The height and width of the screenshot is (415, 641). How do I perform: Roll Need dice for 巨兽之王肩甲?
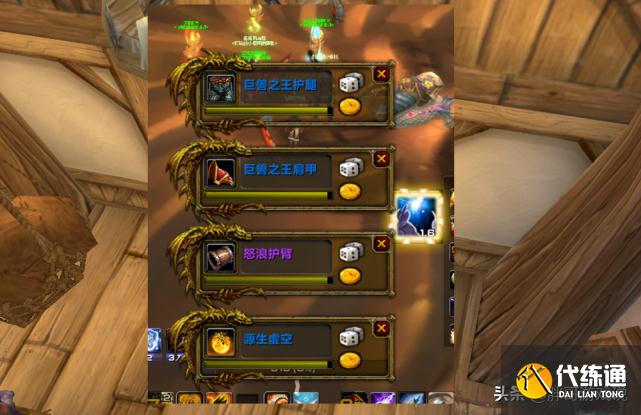point(350,169)
